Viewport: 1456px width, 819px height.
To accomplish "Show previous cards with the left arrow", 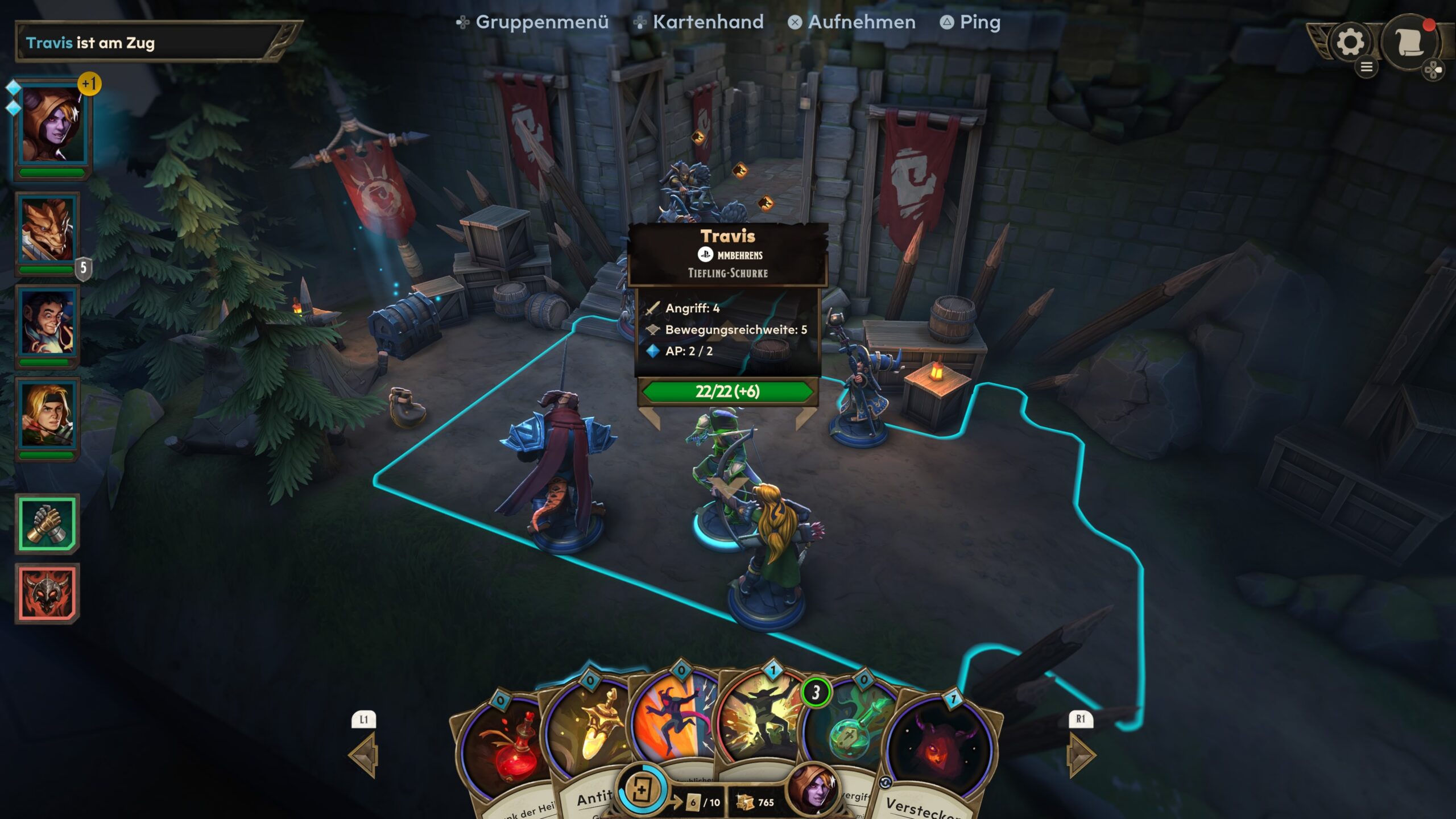I will click(x=364, y=754).
